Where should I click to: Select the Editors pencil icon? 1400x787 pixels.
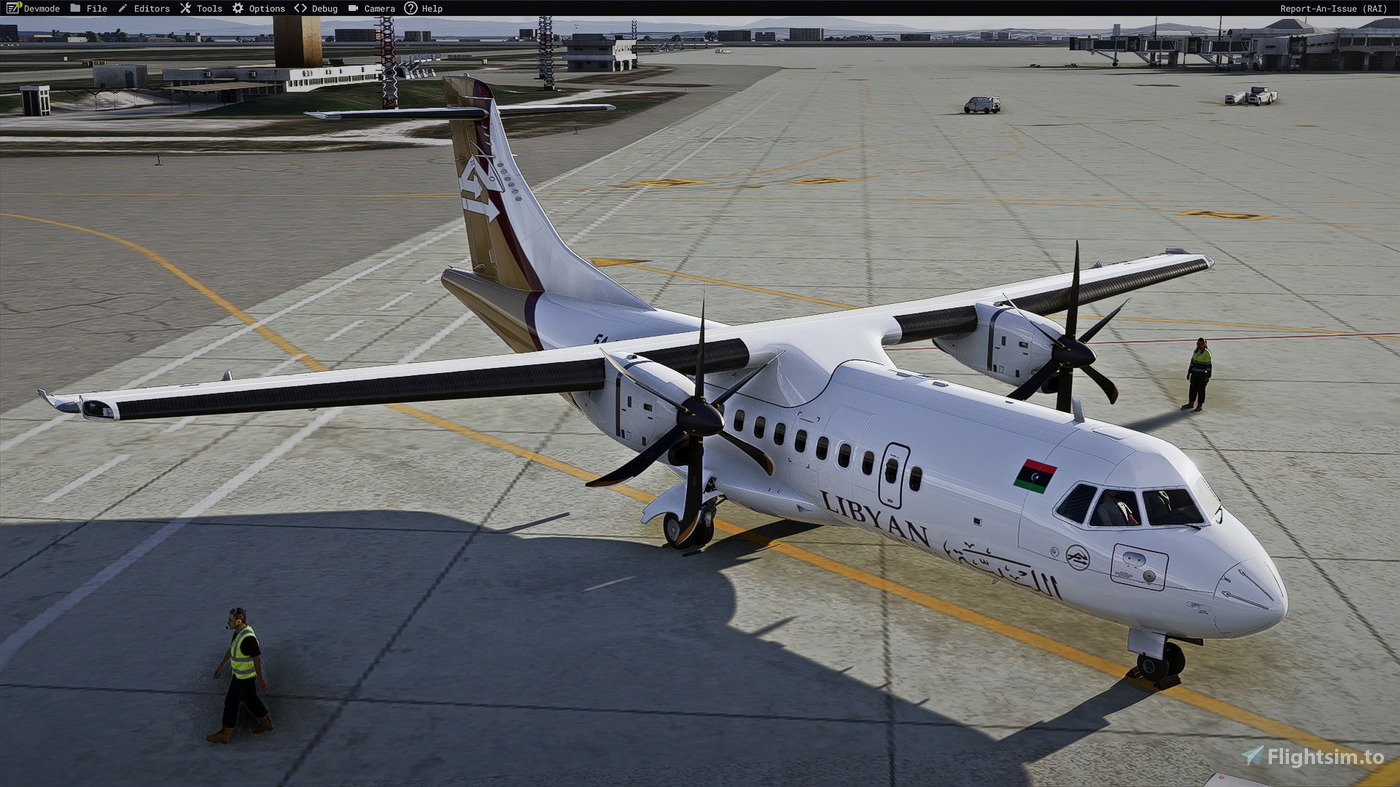point(122,8)
